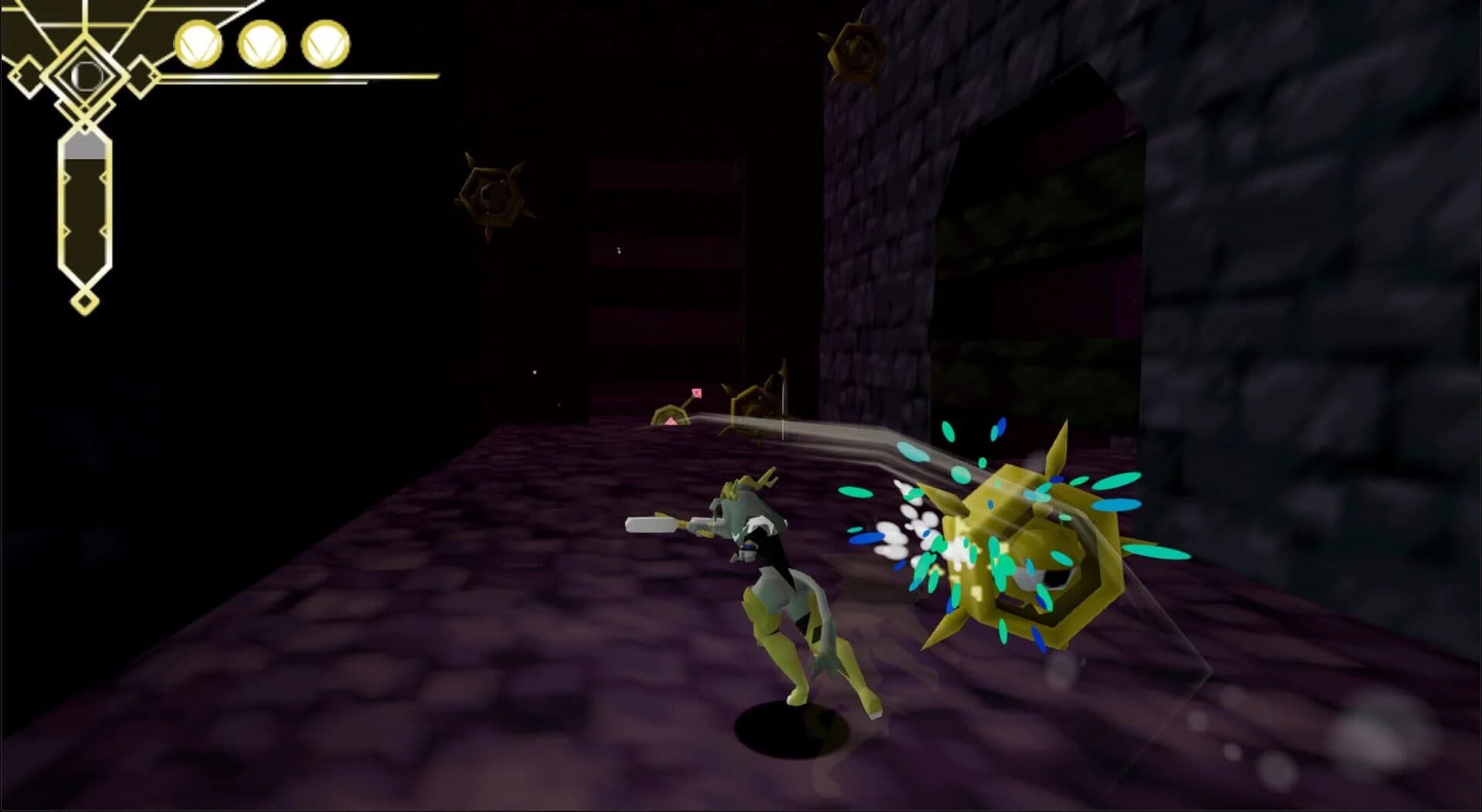Viewport: 1482px width, 812px height.
Task: Click the floating pink diamond near the bridge
Action: pyautogui.click(x=696, y=393)
